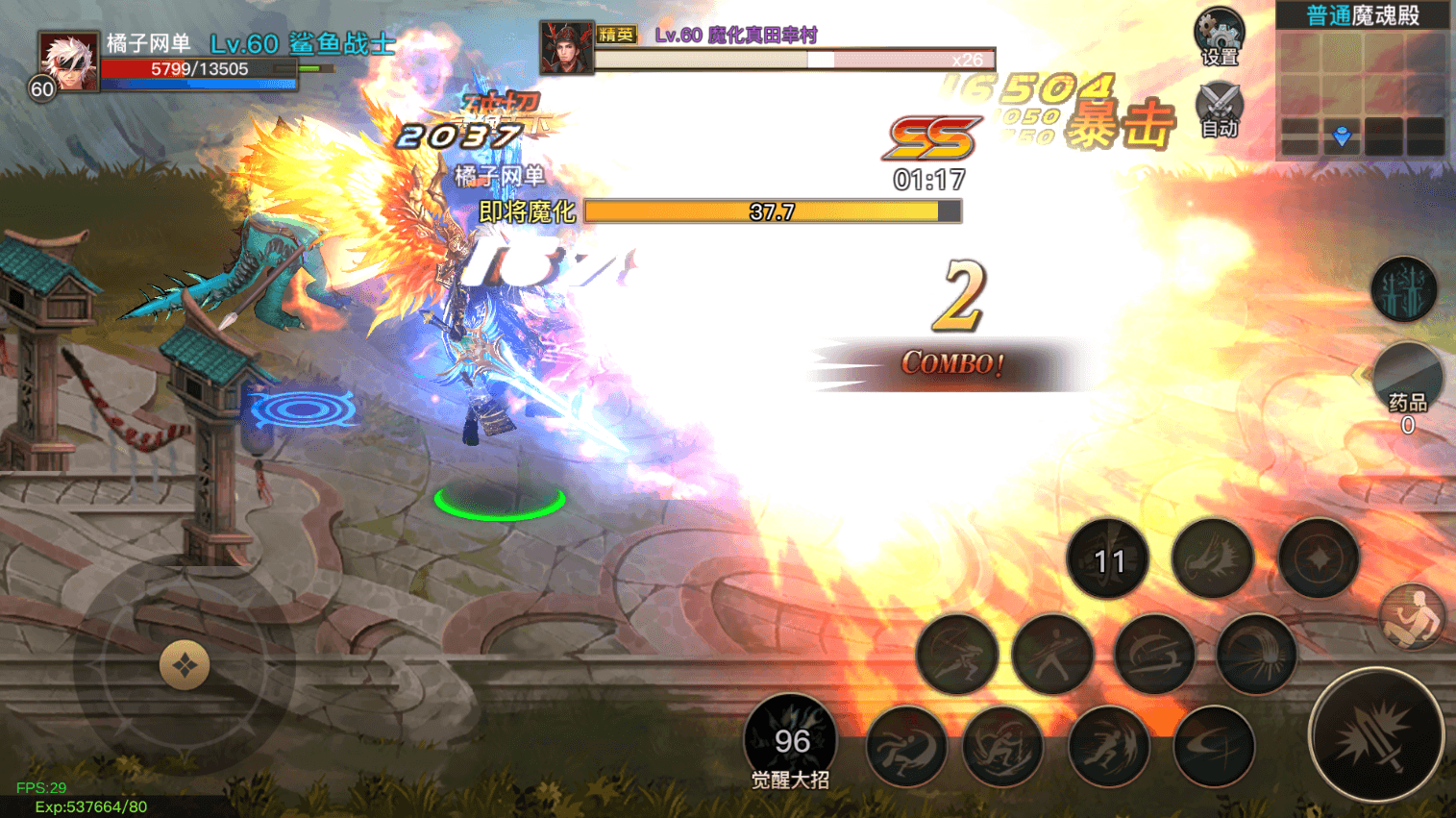Cast the downward wave burst skill

coord(1256,656)
